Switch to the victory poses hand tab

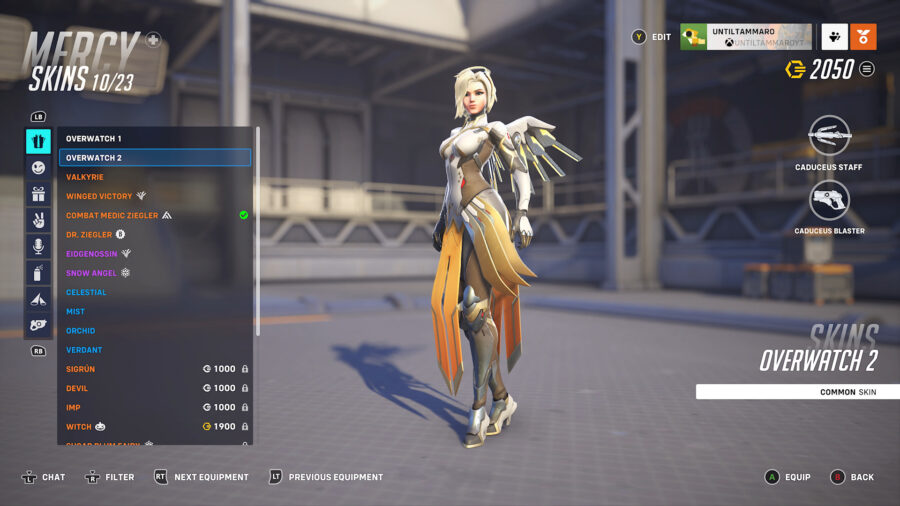[x=38, y=220]
